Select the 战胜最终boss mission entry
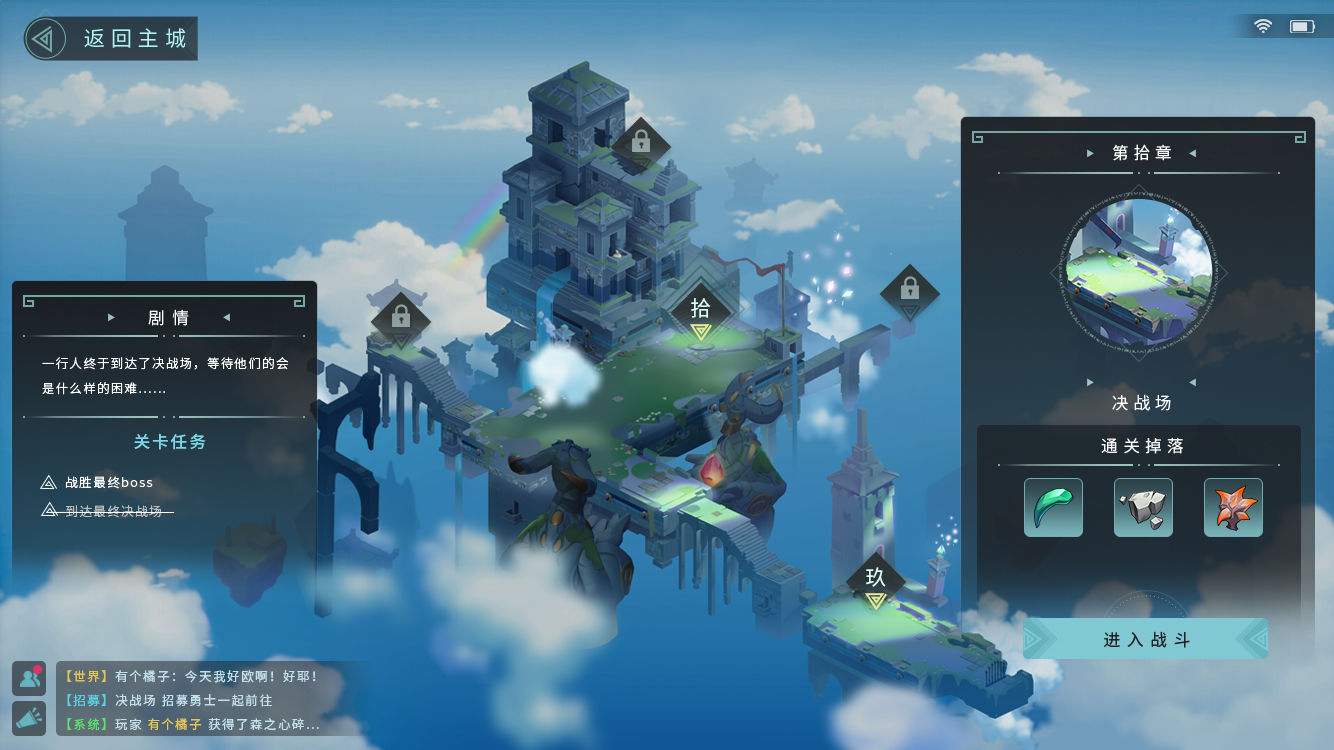The width and height of the screenshot is (1334, 750). click(108, 482)
